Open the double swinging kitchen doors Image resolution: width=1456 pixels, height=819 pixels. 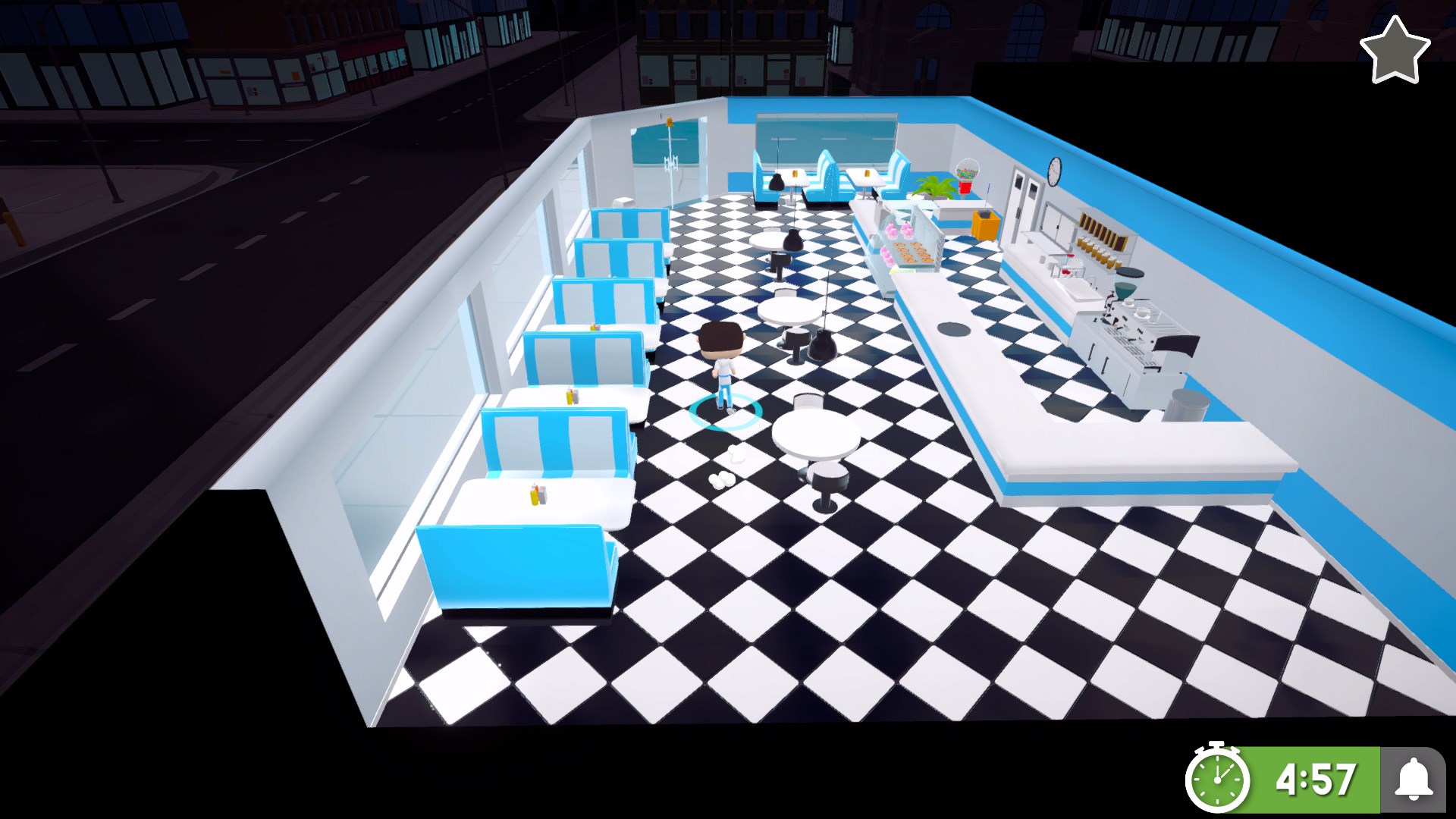point(1027,190)
